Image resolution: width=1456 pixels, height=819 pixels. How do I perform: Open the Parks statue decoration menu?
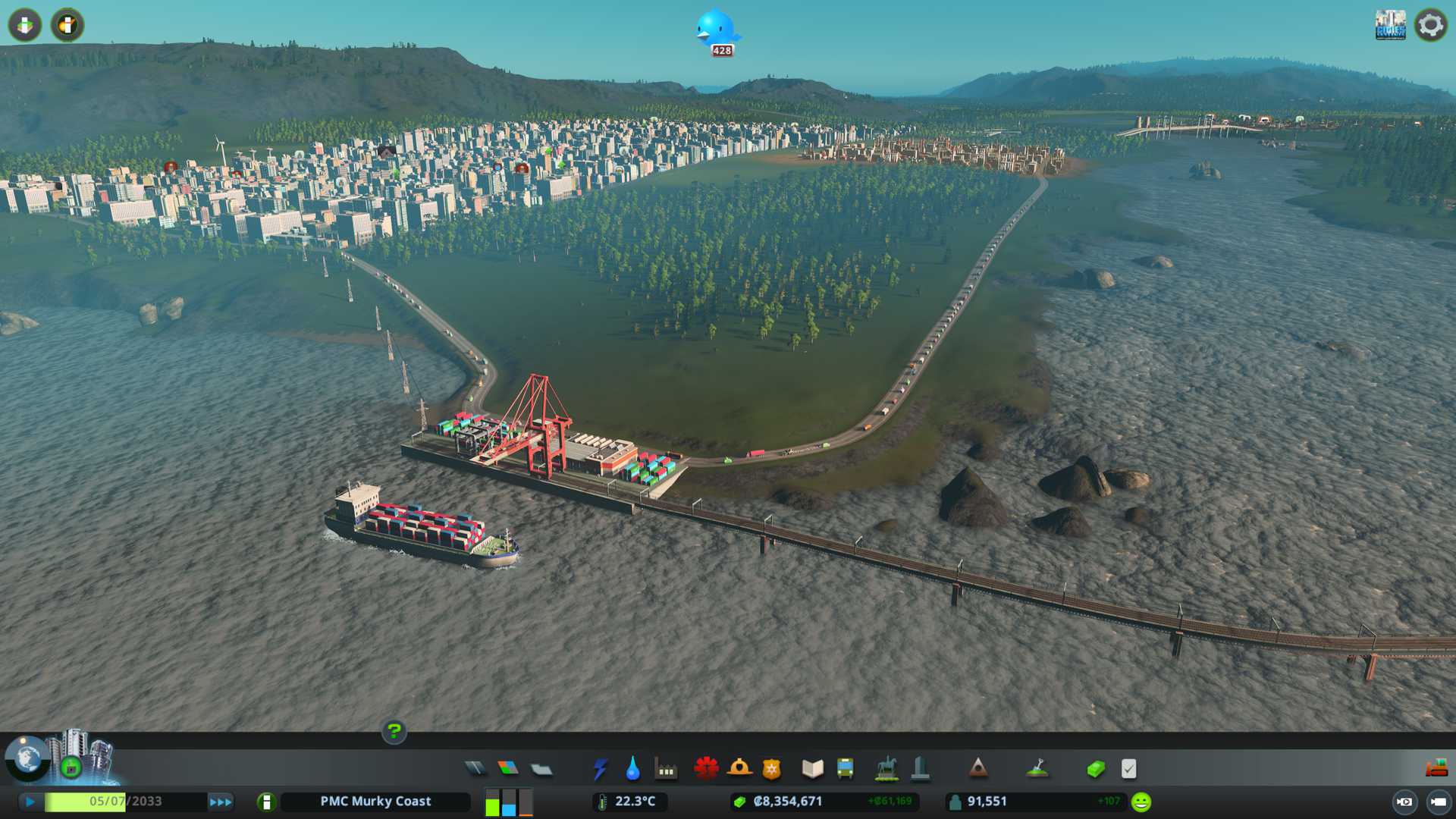(886, 769)
